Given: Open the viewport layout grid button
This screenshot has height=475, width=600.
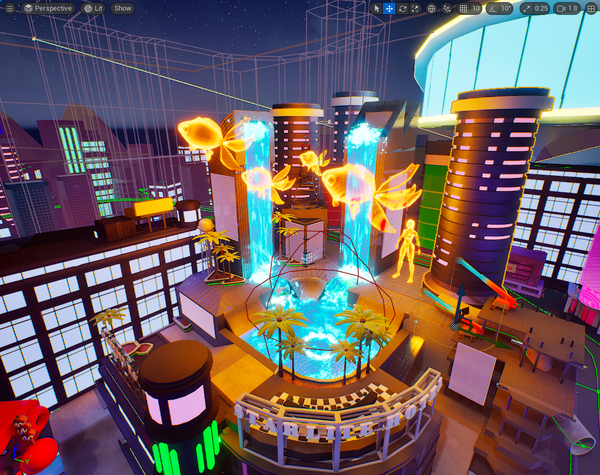Looking at the screenshot, I should pyautogui.click(x=590, y=8).
